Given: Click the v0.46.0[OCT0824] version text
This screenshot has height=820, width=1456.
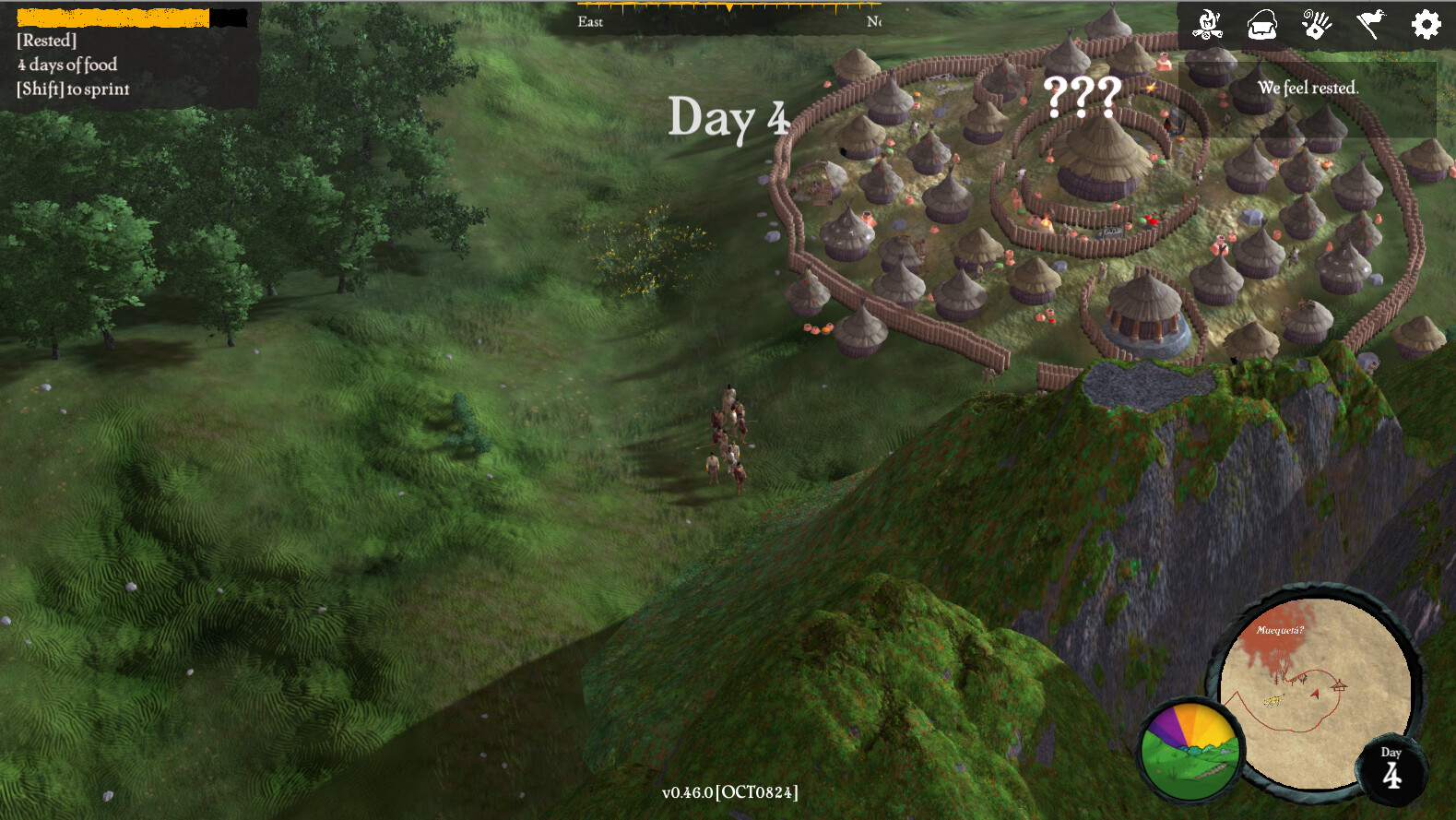Looking at the screenshot, I should pos(730,791).
